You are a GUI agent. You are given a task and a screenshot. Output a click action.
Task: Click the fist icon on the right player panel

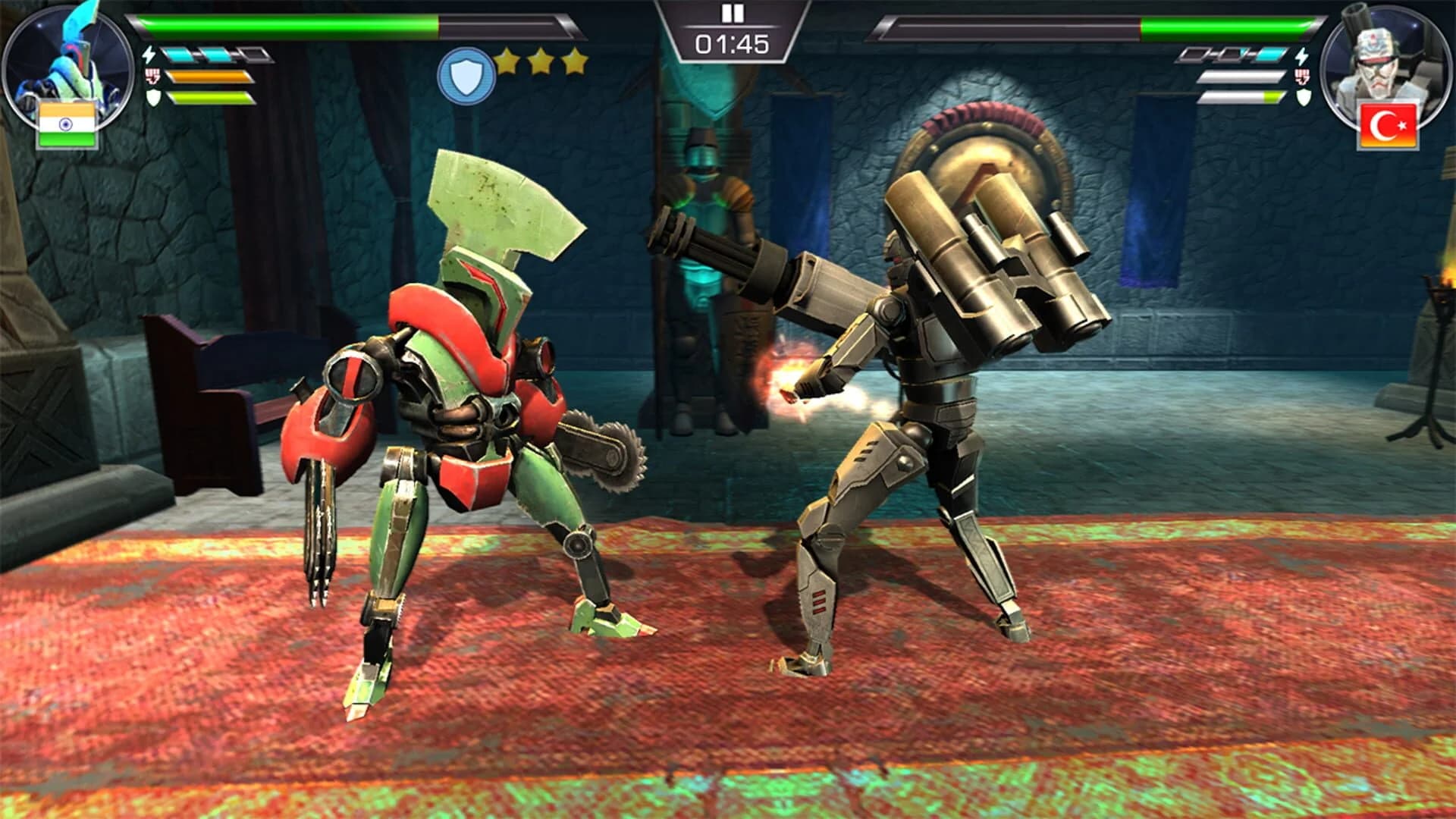pos(1301,76)
